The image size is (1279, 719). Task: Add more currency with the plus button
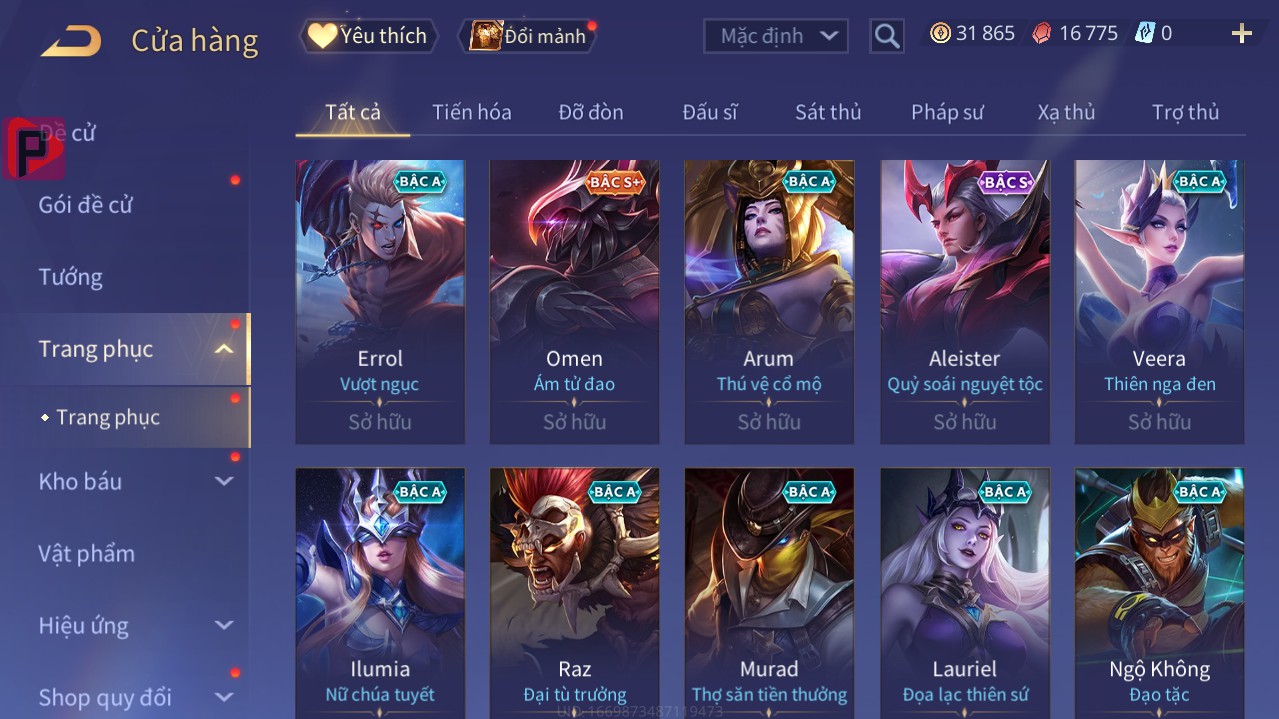click(1241, 34)
